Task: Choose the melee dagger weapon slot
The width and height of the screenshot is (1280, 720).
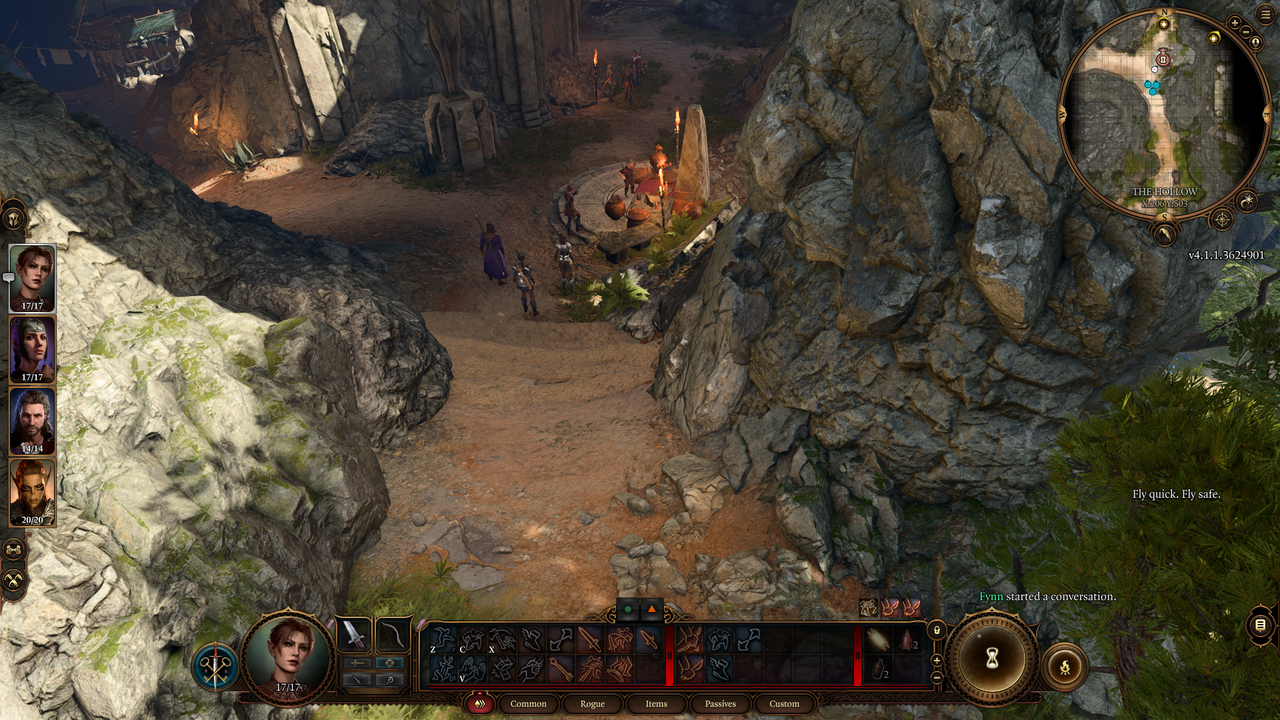Action: point(354,634)
